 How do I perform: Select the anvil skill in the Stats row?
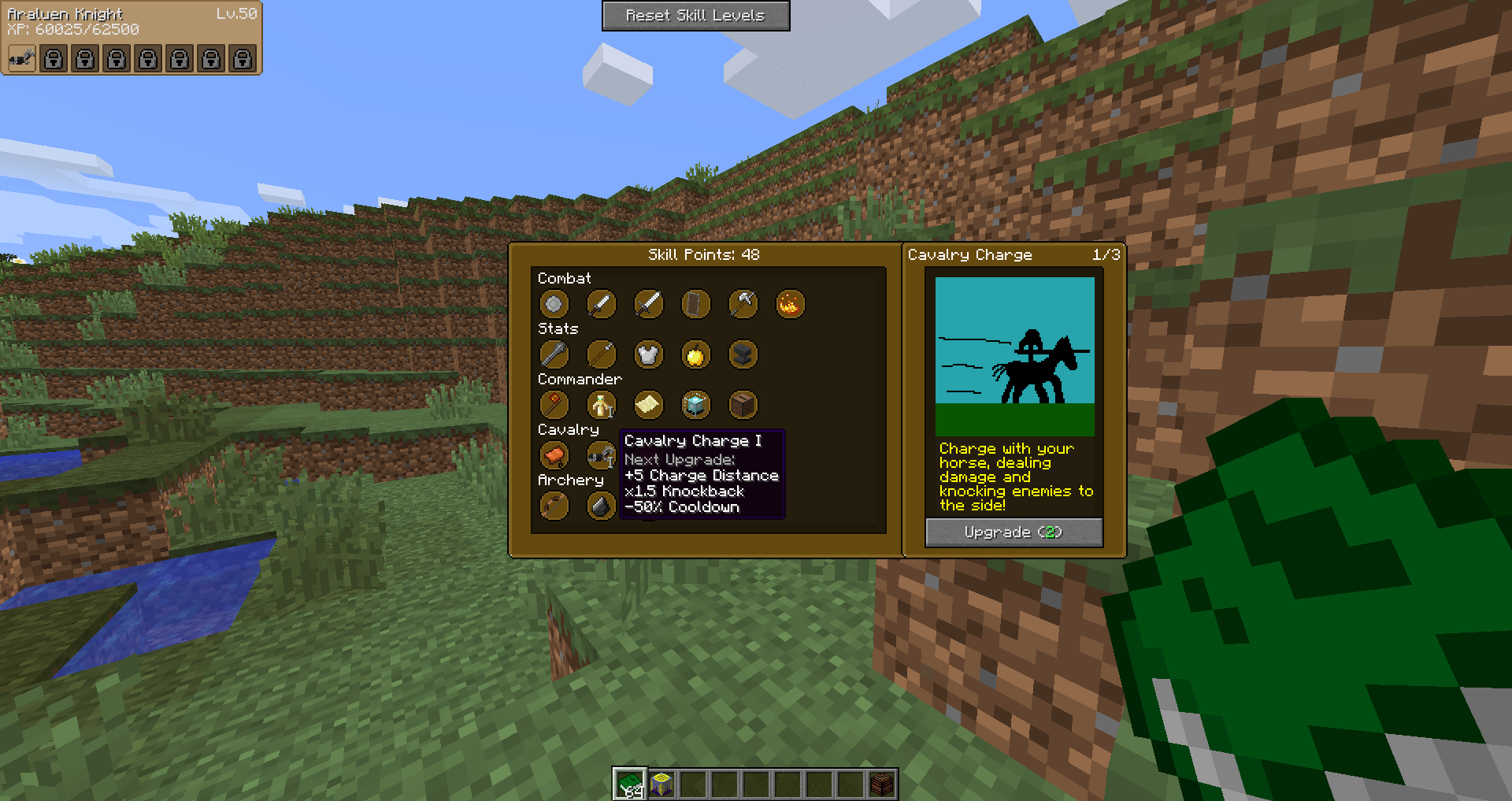click(743, 354)
